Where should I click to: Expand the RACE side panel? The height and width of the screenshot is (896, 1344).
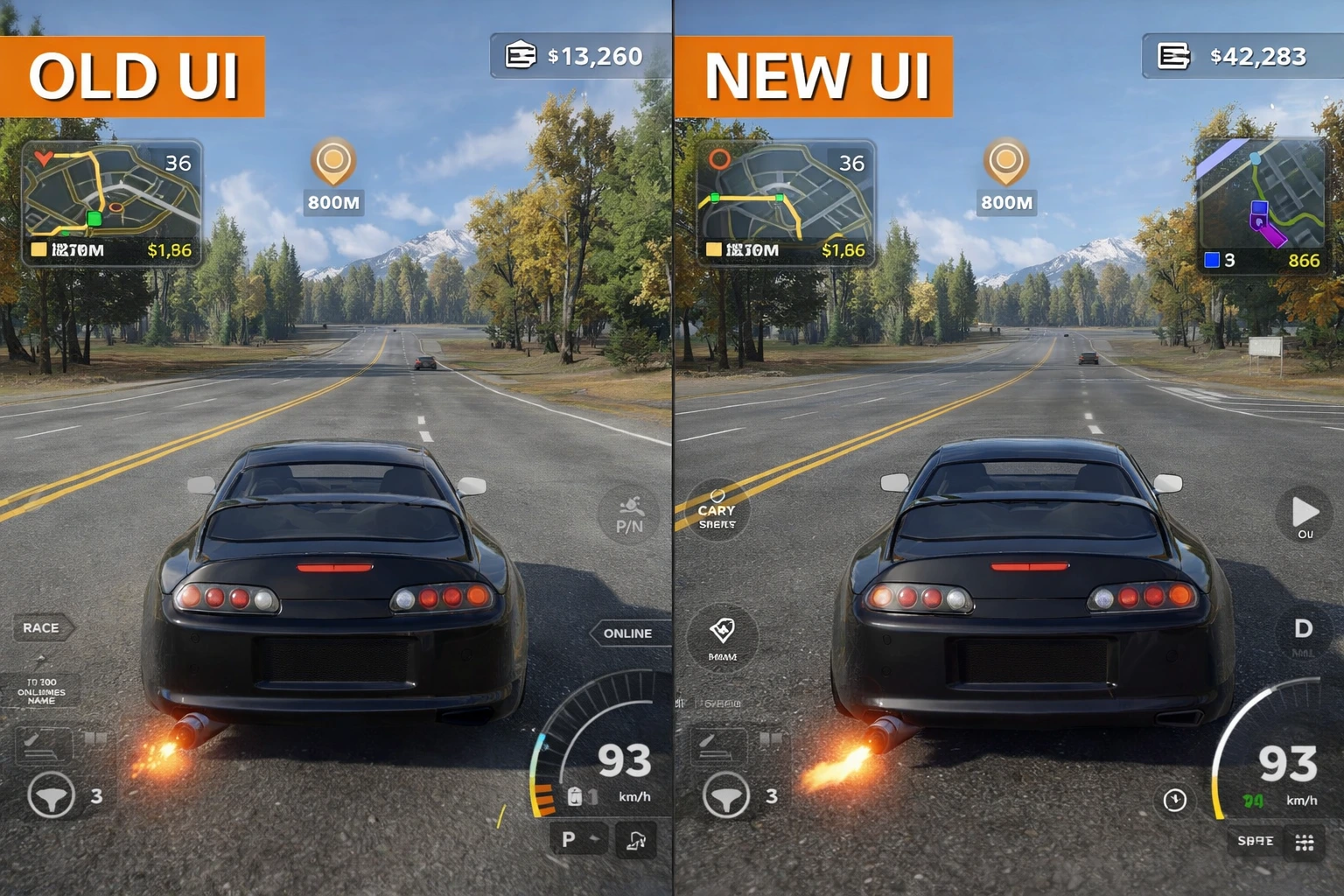tap(42, 627)
